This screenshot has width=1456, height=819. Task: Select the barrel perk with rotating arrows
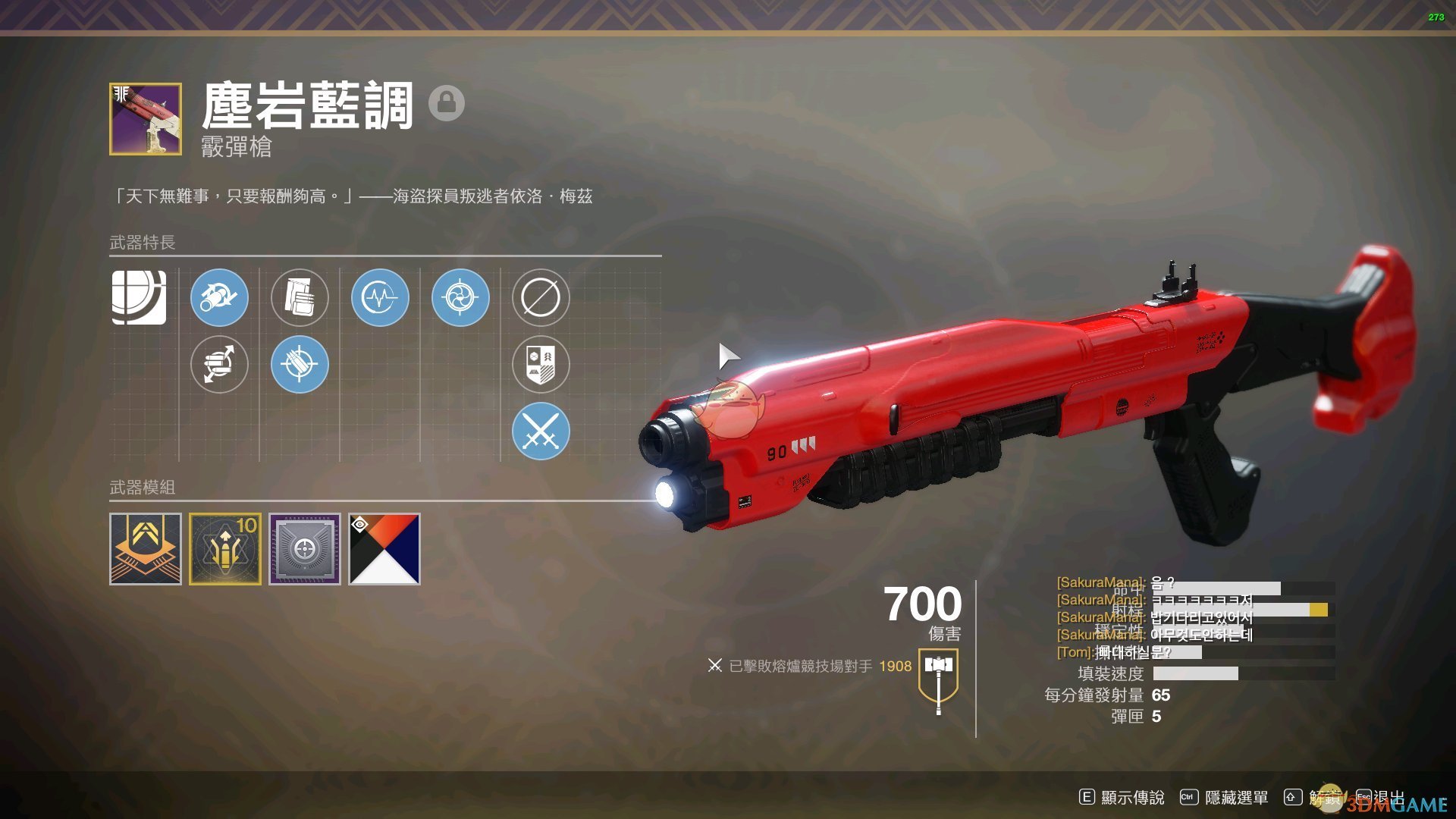tap(219, 297)
